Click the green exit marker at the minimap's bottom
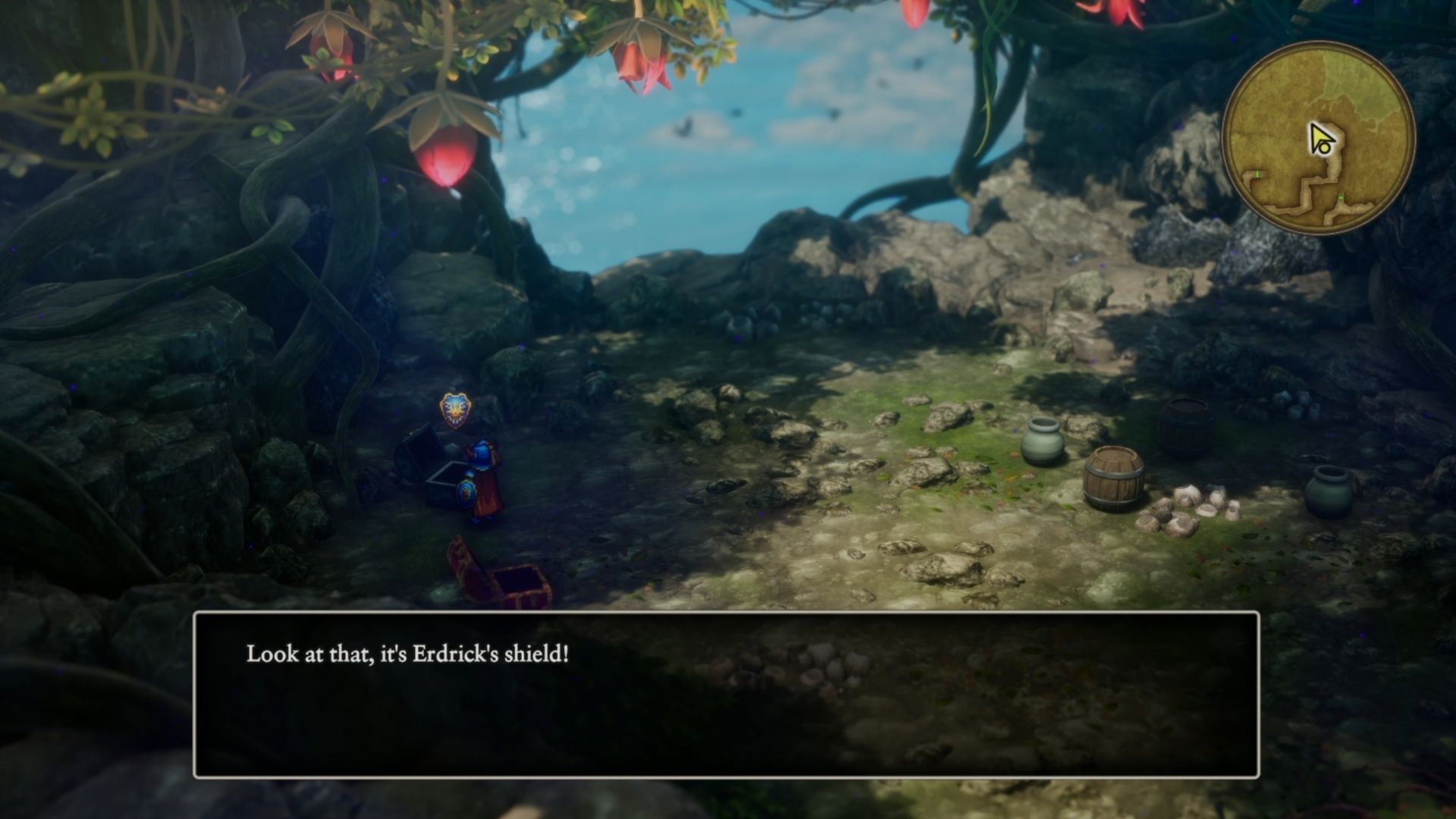1456x819 pixels. click(1341, 197)
